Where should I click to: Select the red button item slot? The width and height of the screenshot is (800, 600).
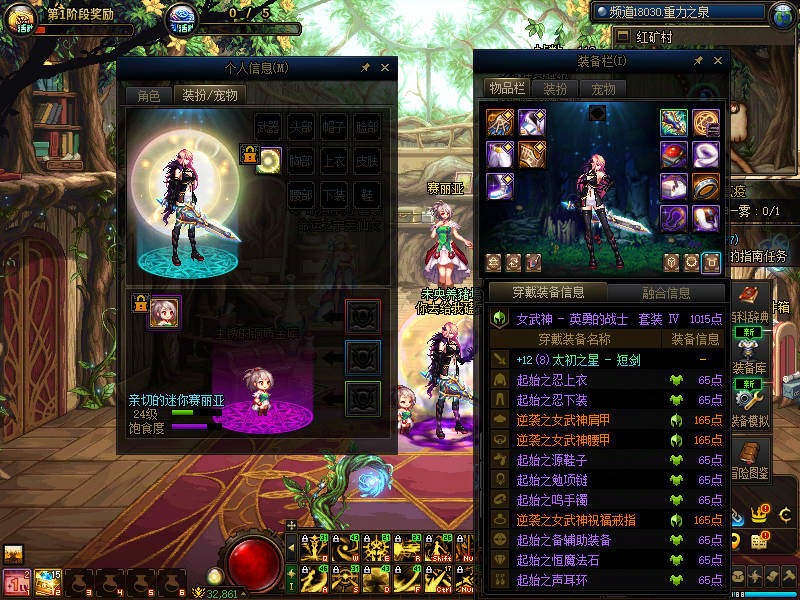tap(673, 154)
